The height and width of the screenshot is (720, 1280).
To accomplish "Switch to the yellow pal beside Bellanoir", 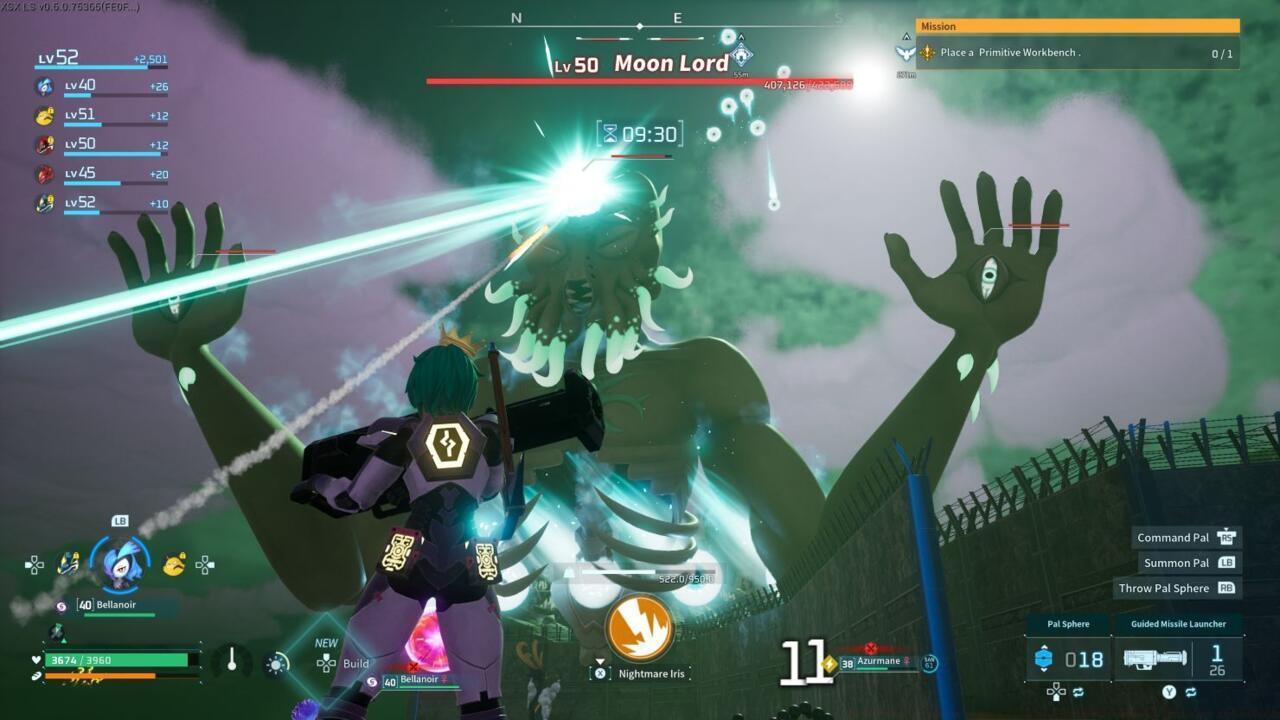I will [x=174, y=565].
